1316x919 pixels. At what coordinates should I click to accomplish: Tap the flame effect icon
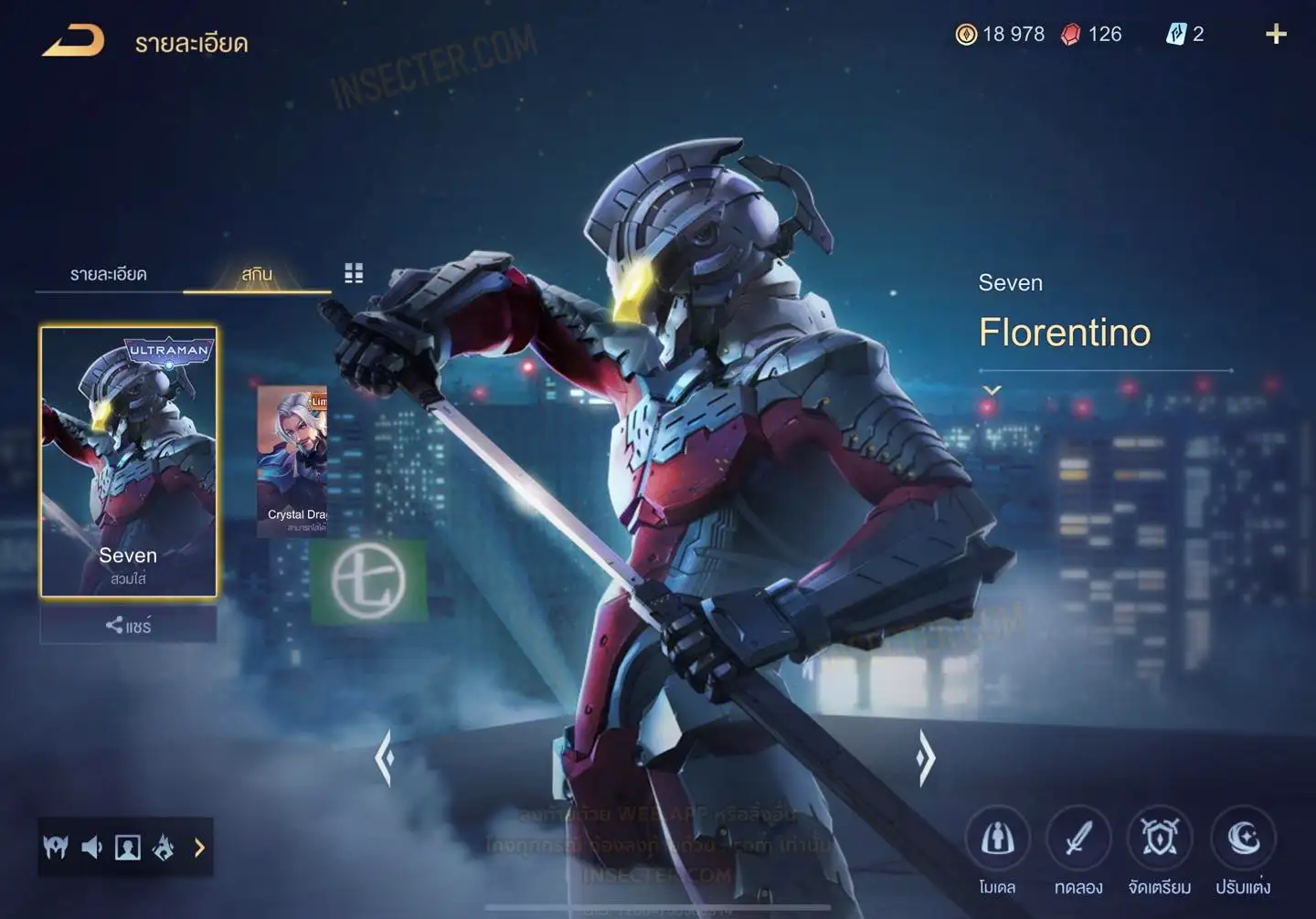coord(164,848)
